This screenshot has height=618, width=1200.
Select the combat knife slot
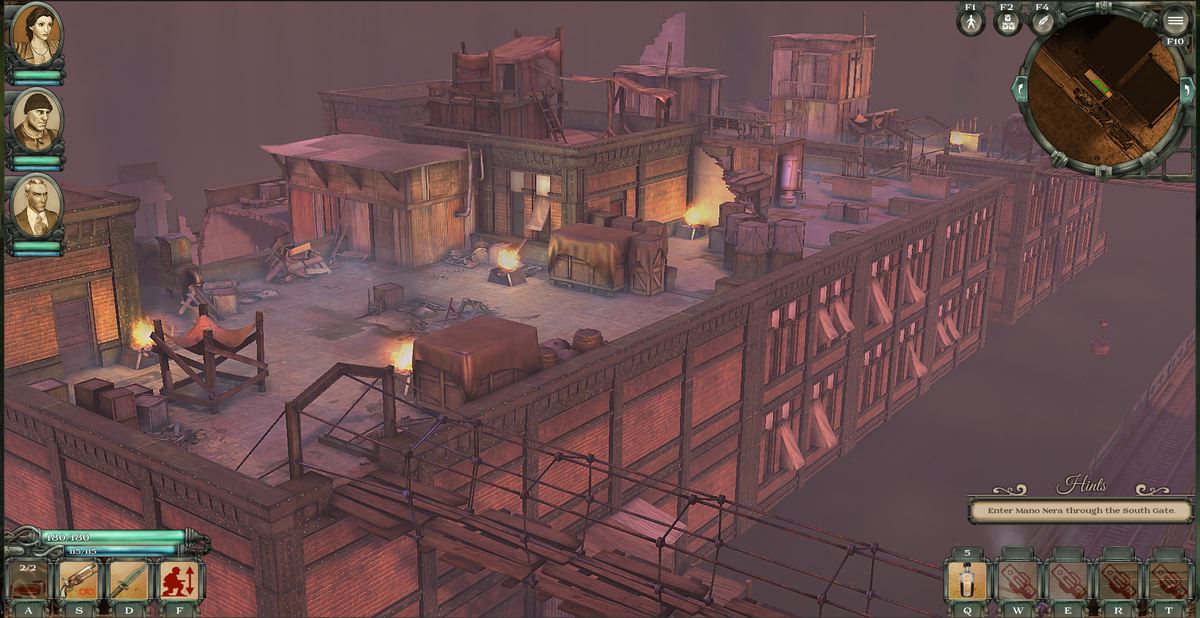(x=128, y=581)
